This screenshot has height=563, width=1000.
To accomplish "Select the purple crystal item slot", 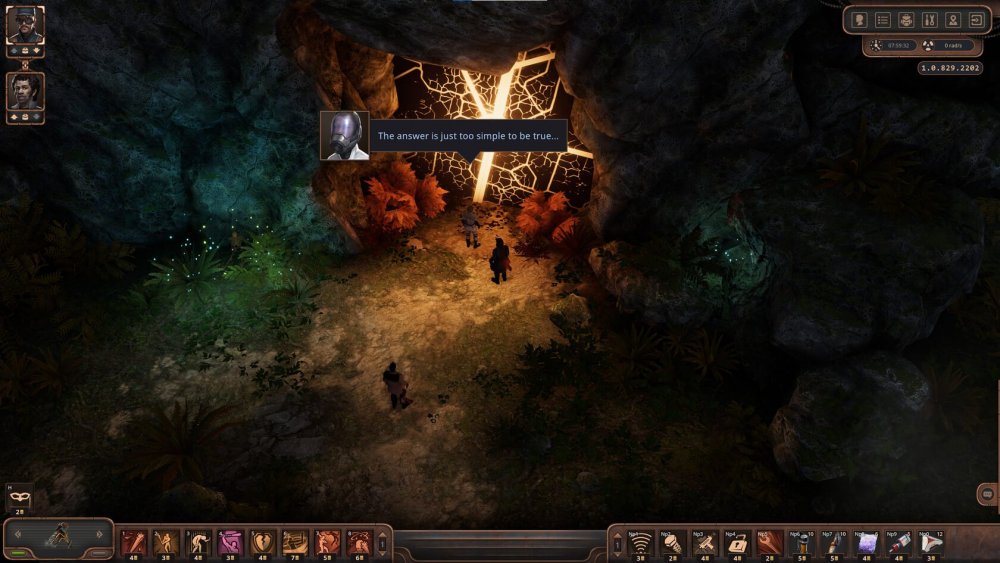I will coord(867,541).
